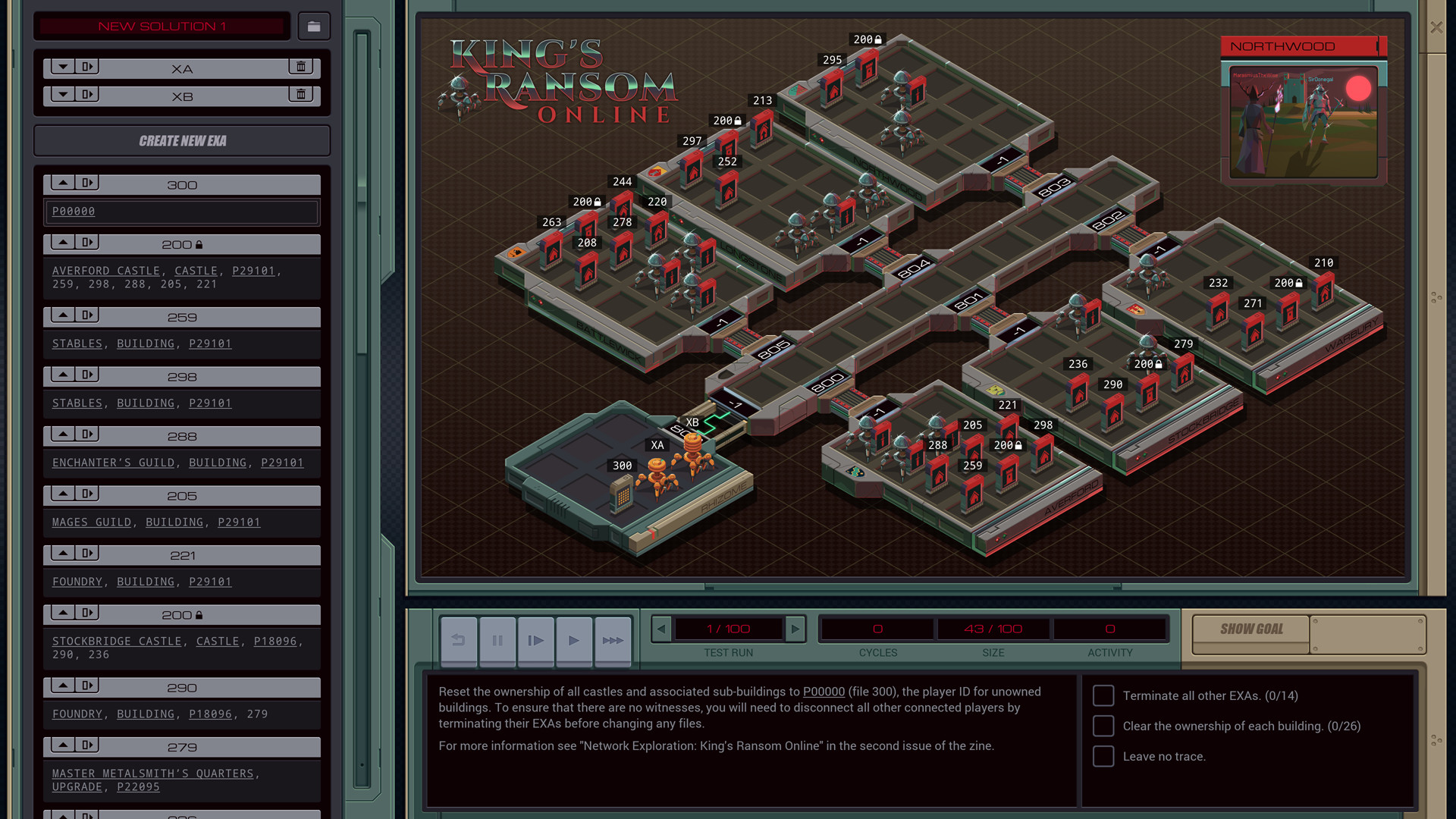1456x819 pixels.
Task: Reset the test run with the undo arrow
Action: (459, 641)
